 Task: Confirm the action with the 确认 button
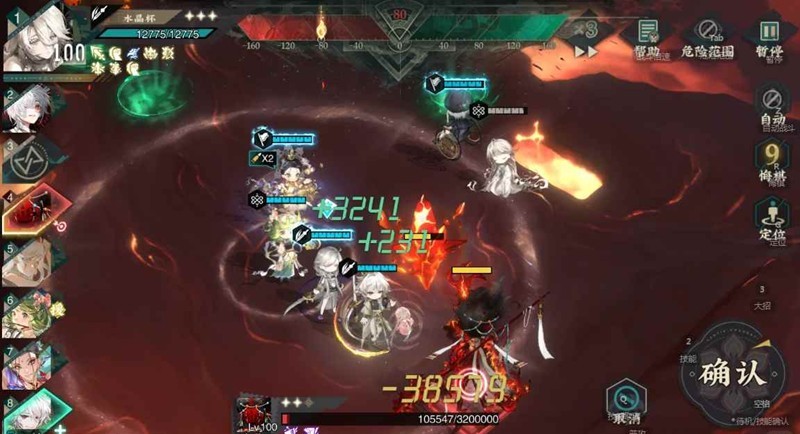(732, 373)
